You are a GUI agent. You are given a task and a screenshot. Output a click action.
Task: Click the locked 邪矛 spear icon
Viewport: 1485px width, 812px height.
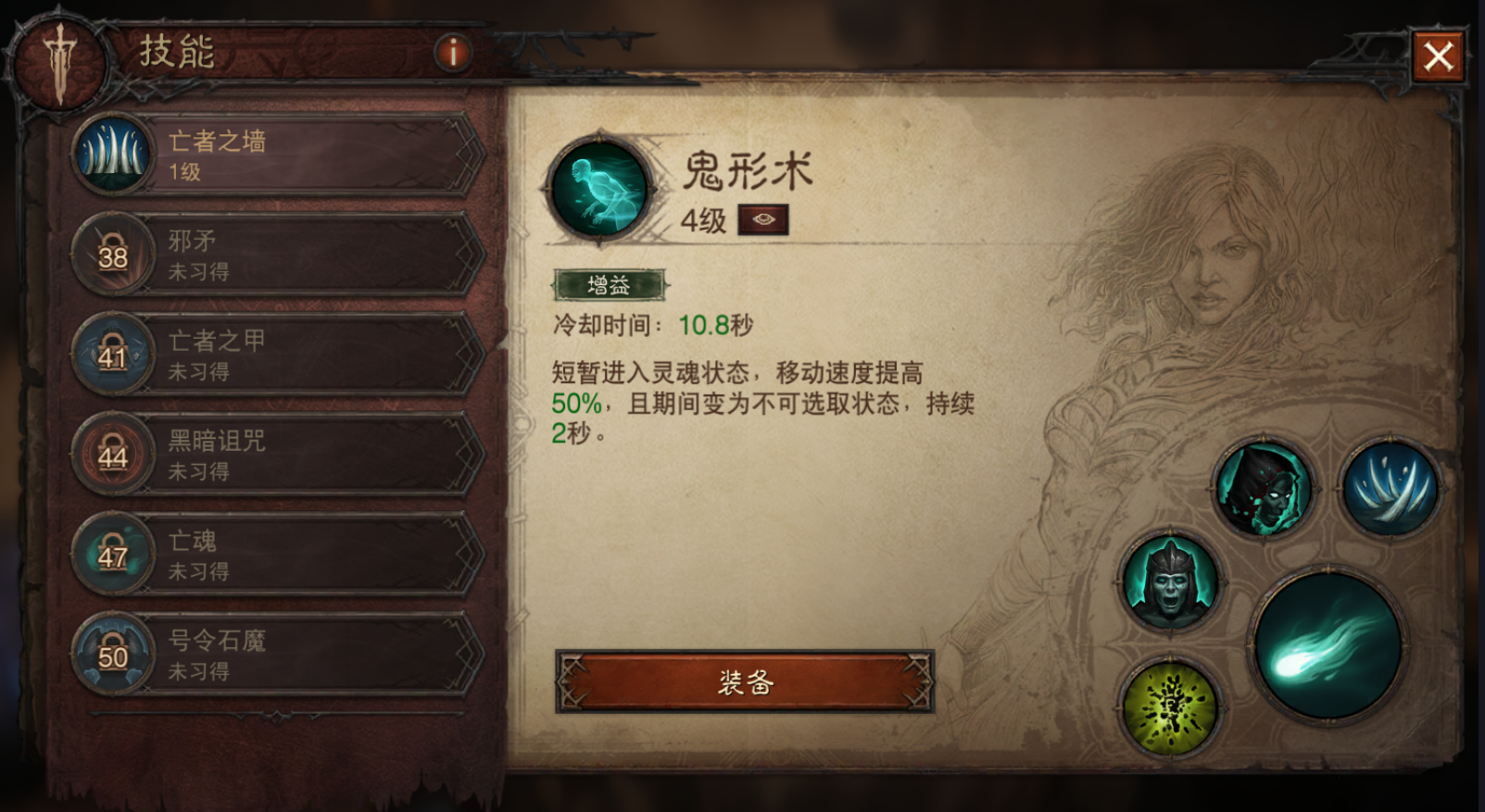[x=113, y=255]
